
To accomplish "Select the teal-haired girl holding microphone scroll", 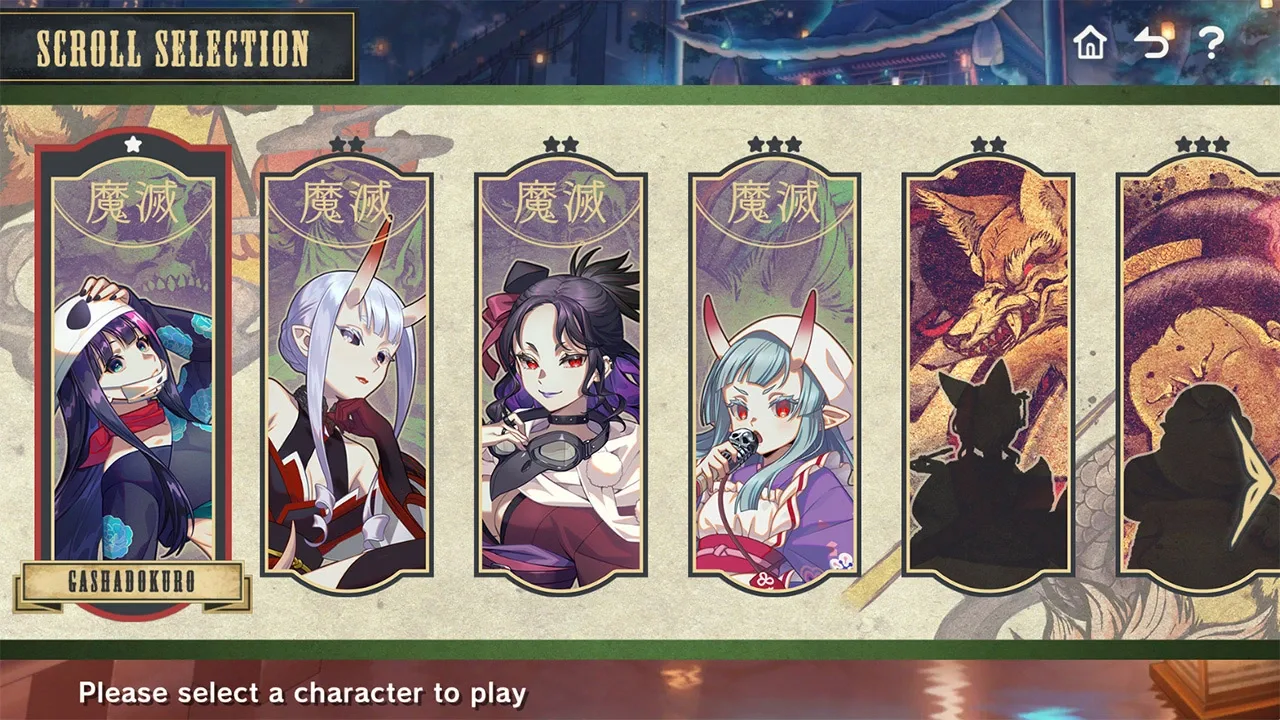I will click(x=774, y=380).
